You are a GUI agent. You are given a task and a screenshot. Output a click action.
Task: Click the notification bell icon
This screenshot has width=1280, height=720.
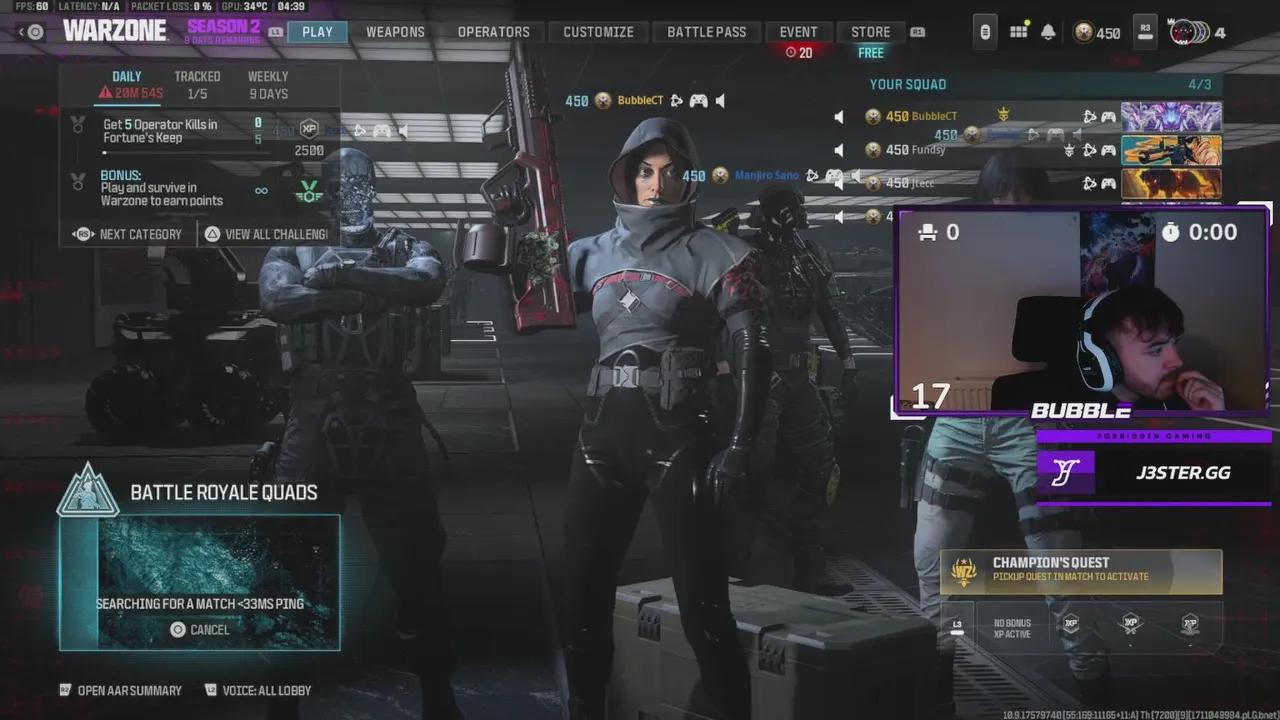point(1048,32)
